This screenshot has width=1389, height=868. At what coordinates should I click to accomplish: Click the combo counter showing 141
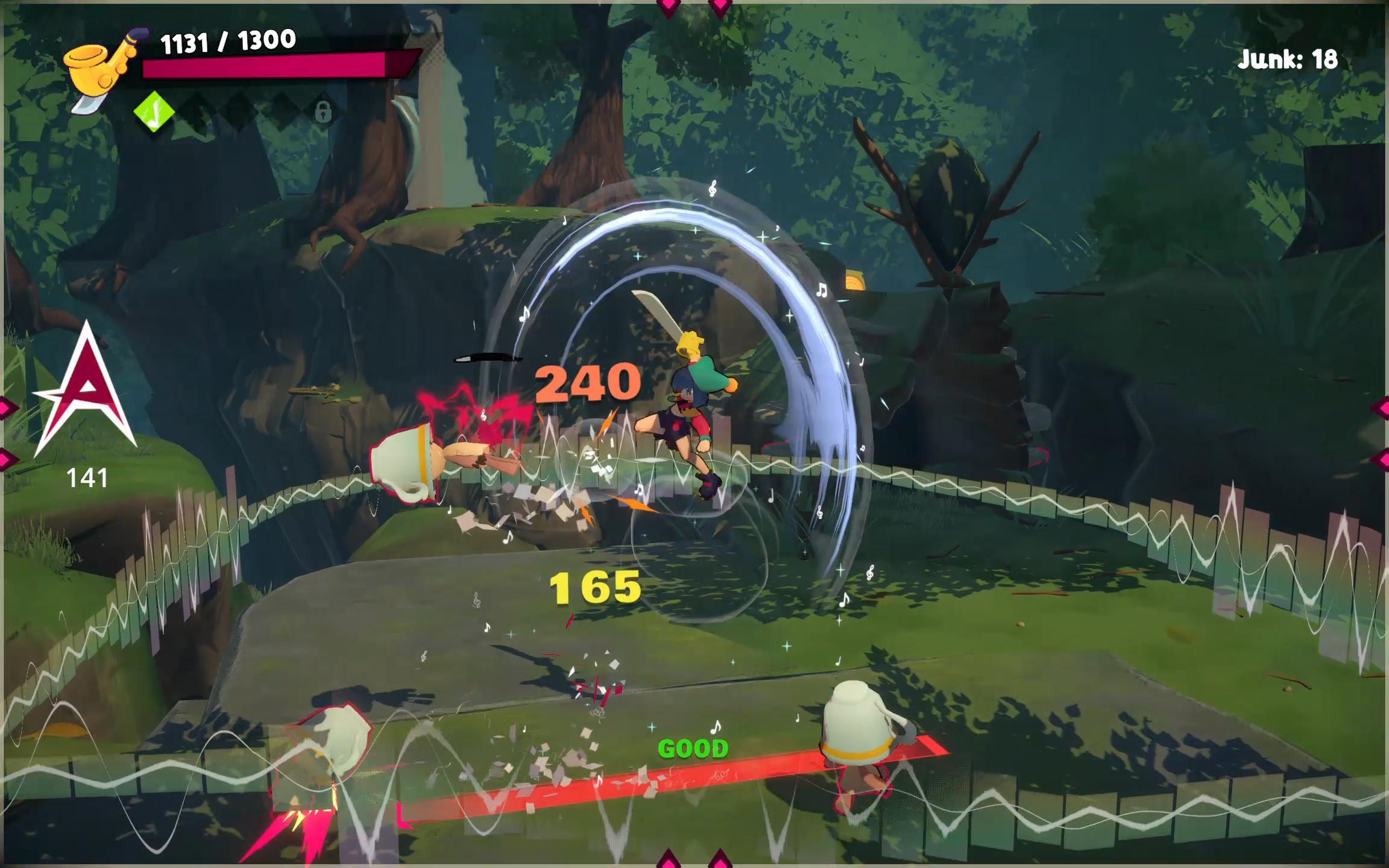point(86,479)
